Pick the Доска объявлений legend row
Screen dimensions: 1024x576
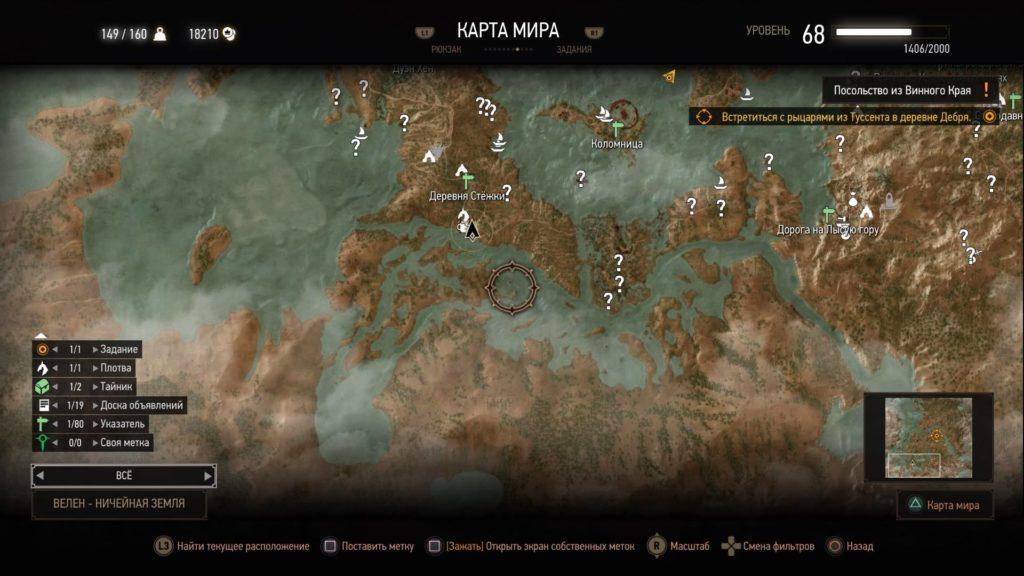[109, 405]
